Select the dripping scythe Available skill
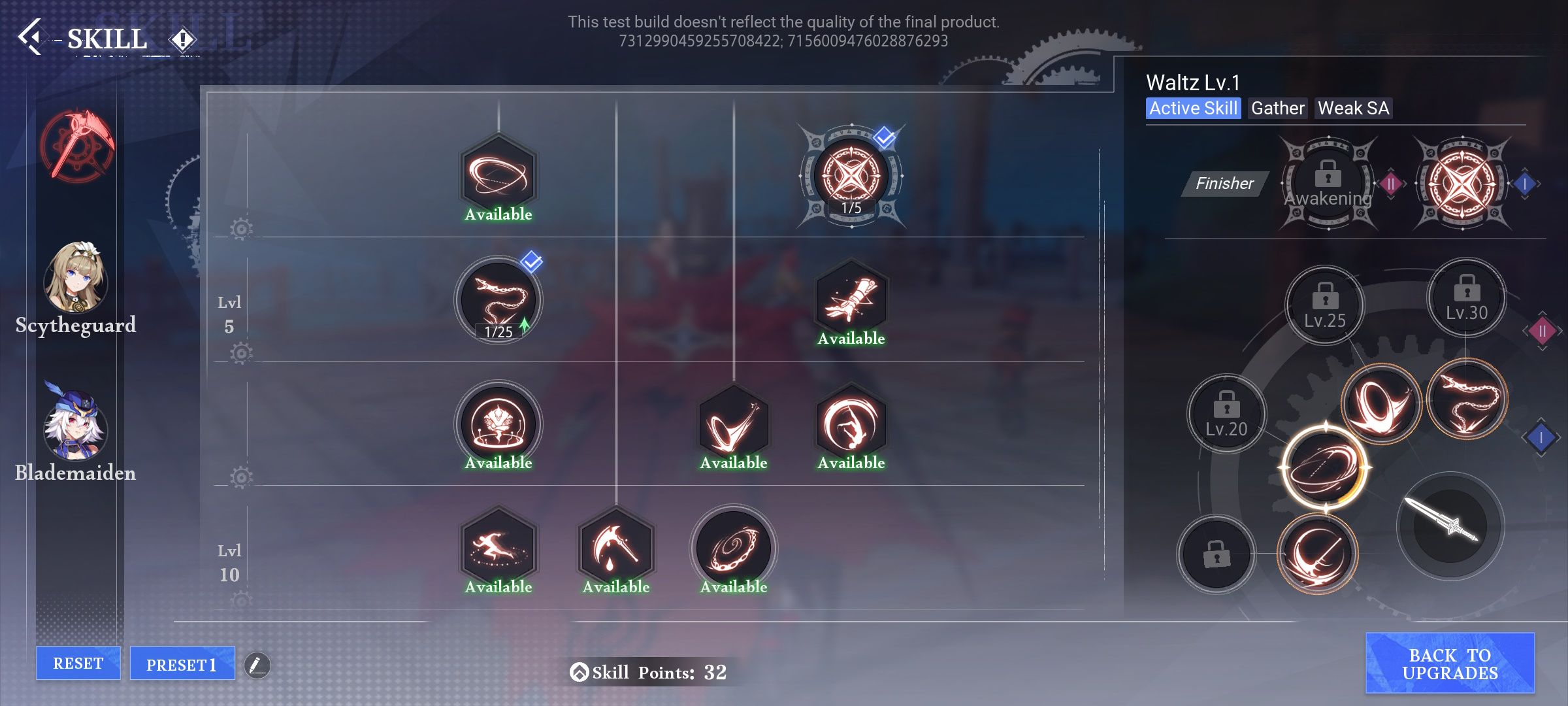The width and height of the screenshot is (1568, 706). (614, 548)
